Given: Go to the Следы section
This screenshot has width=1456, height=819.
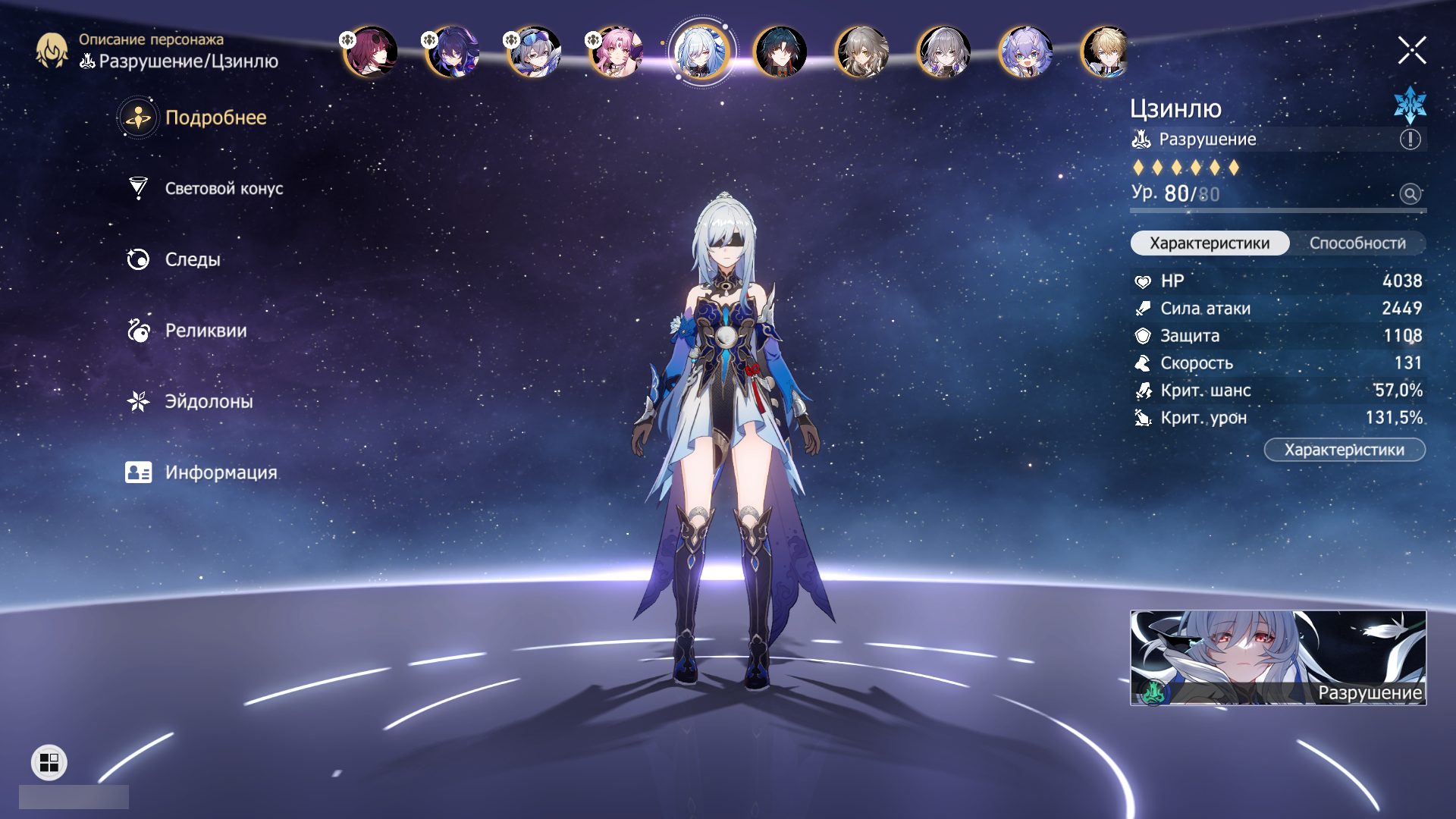Looking at the screenshot, I should pyautogui.click(x=193, y=259).
